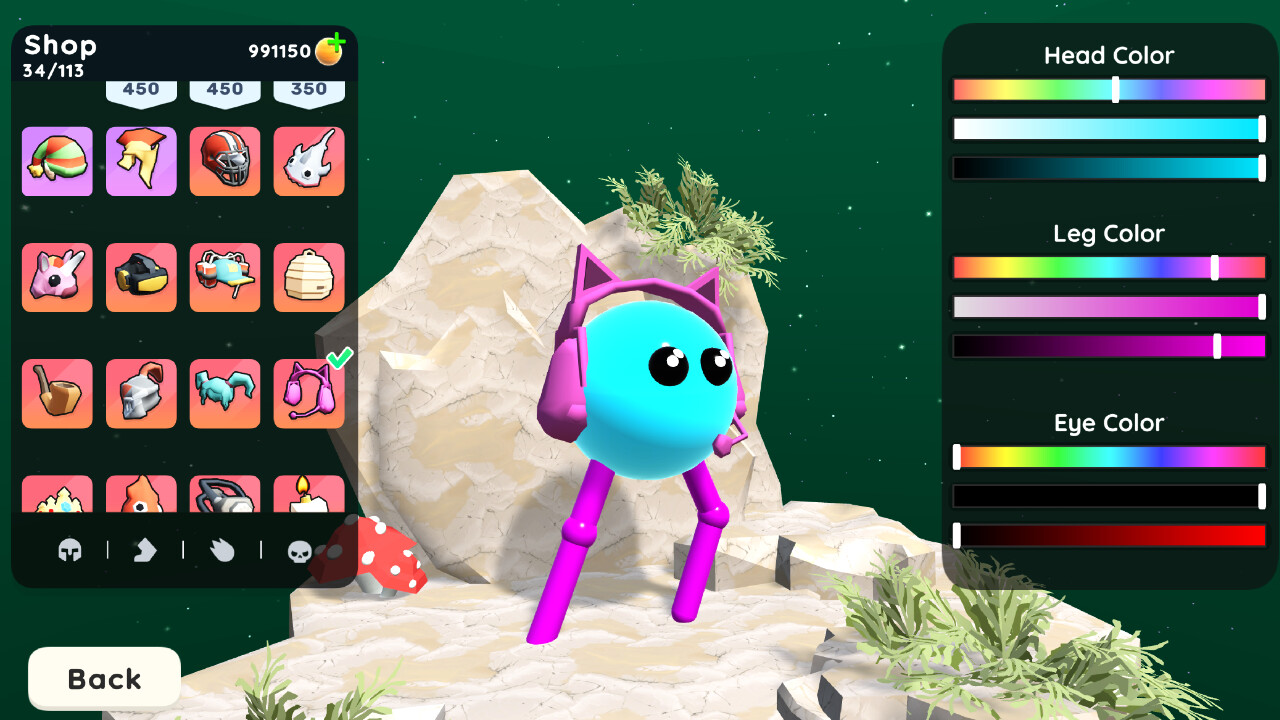The image size is (1280, 720).
Task: Pick the knight helmet from the shop
Action: pyautogui.click(x=141, y=393)
